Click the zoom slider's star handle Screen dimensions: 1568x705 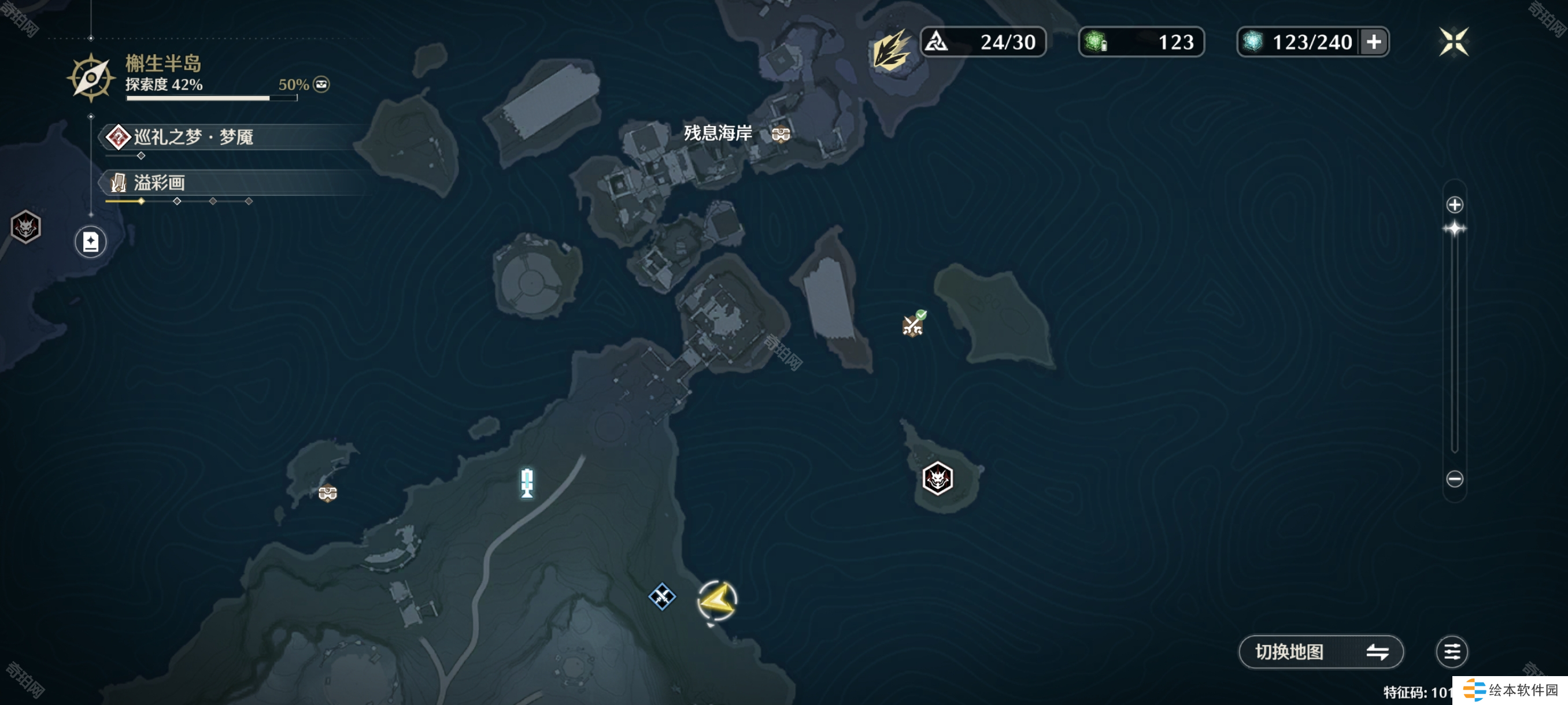tap(1454, 229)
